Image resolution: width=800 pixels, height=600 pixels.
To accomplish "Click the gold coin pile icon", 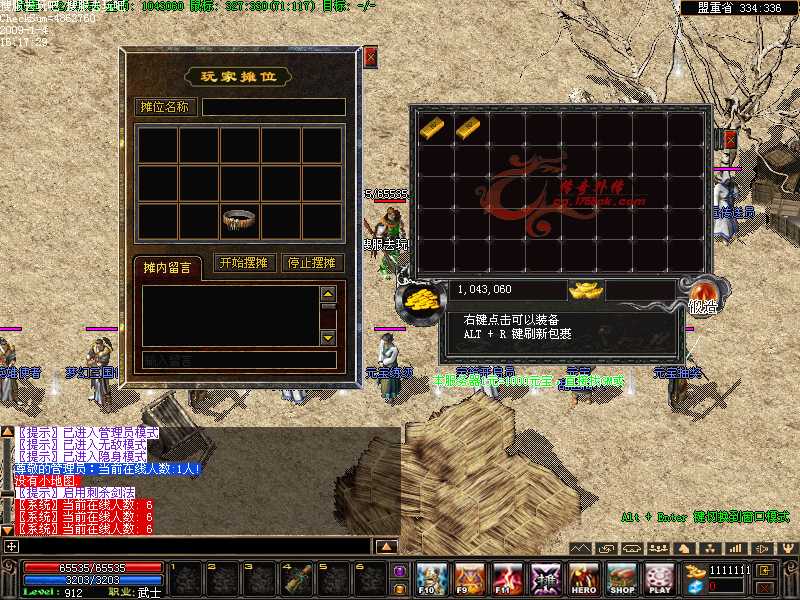I will (x=420, y=299).
